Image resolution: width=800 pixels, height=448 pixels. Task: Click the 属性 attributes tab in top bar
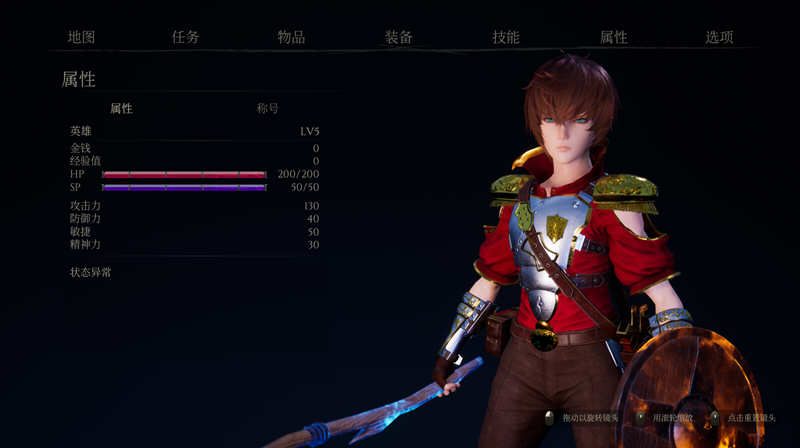point(613,37)
